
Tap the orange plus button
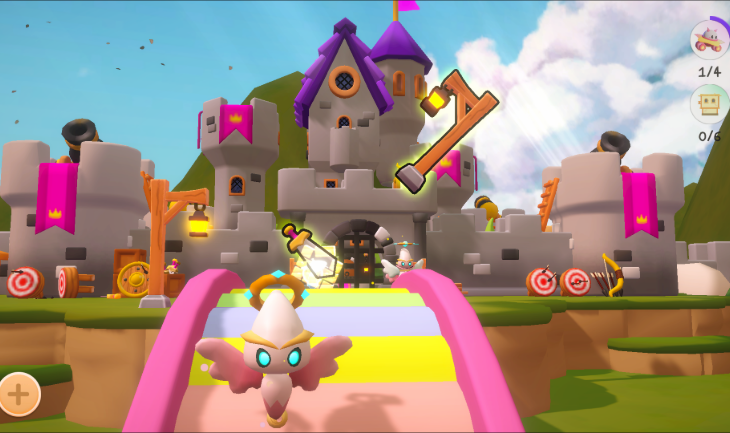click(x=19, y=393)
